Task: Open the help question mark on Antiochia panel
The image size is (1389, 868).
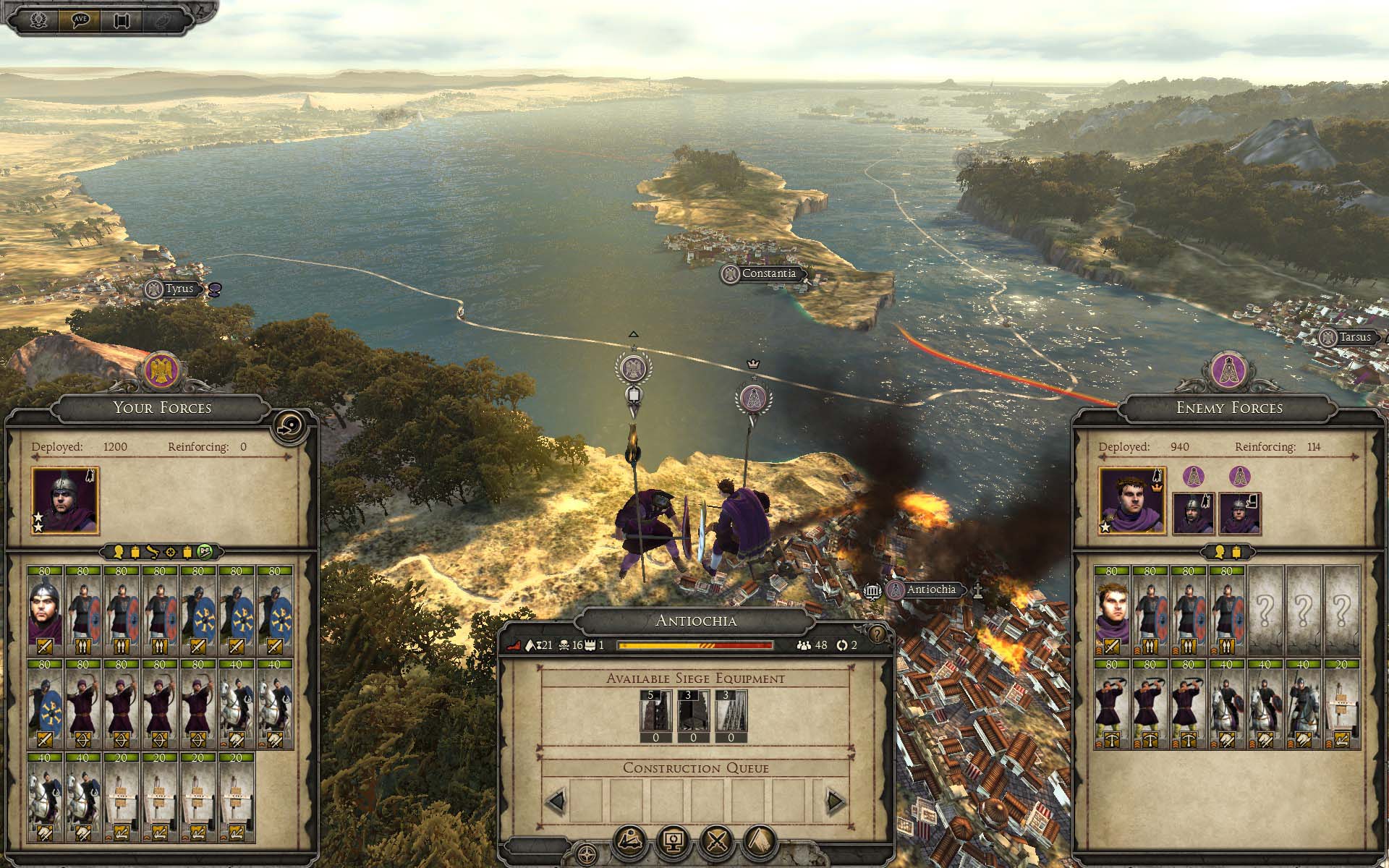Action: (x=878, y=634)
